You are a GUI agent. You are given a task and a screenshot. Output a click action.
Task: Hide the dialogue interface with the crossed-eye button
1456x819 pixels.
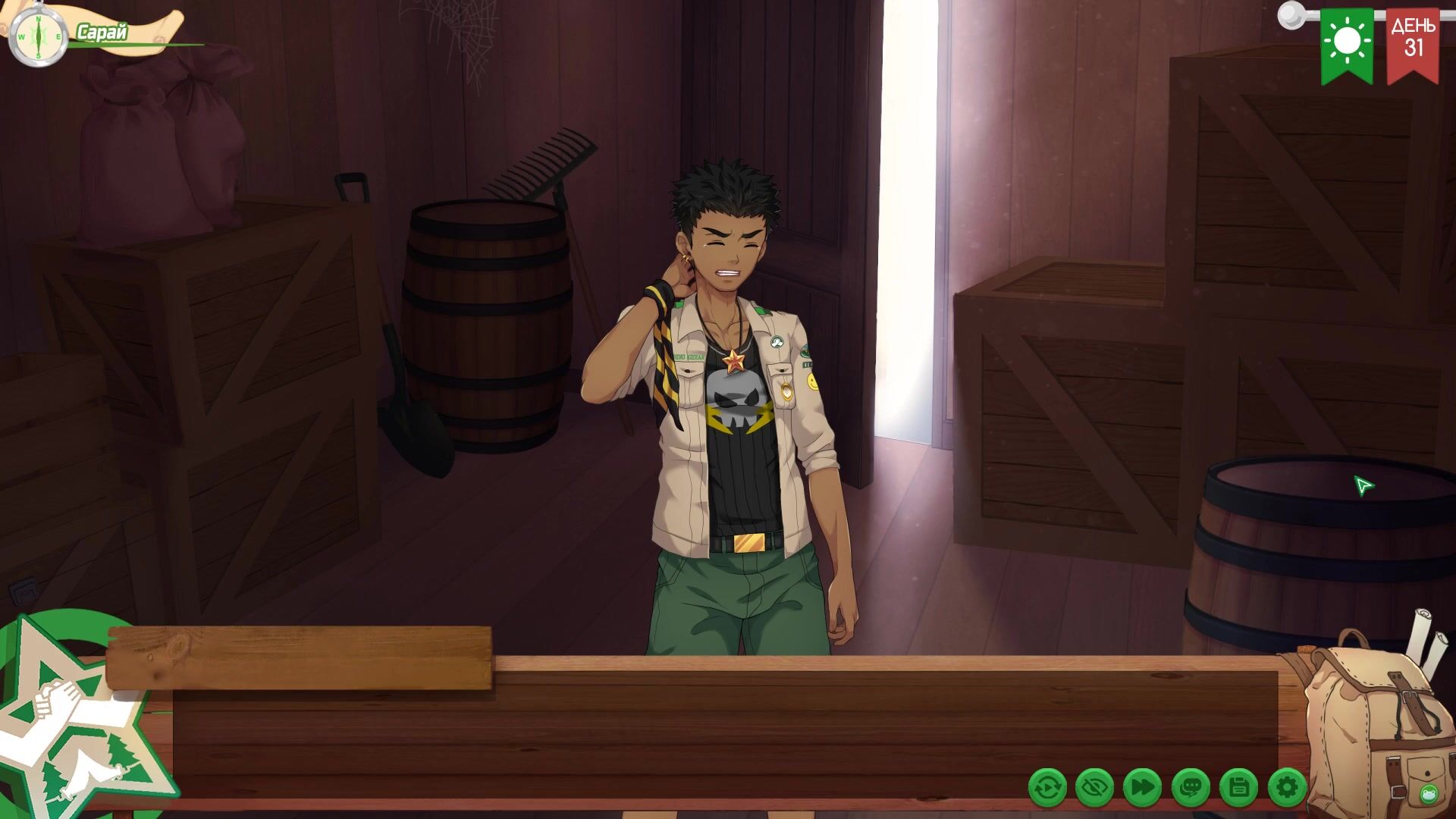(1094, 788)
